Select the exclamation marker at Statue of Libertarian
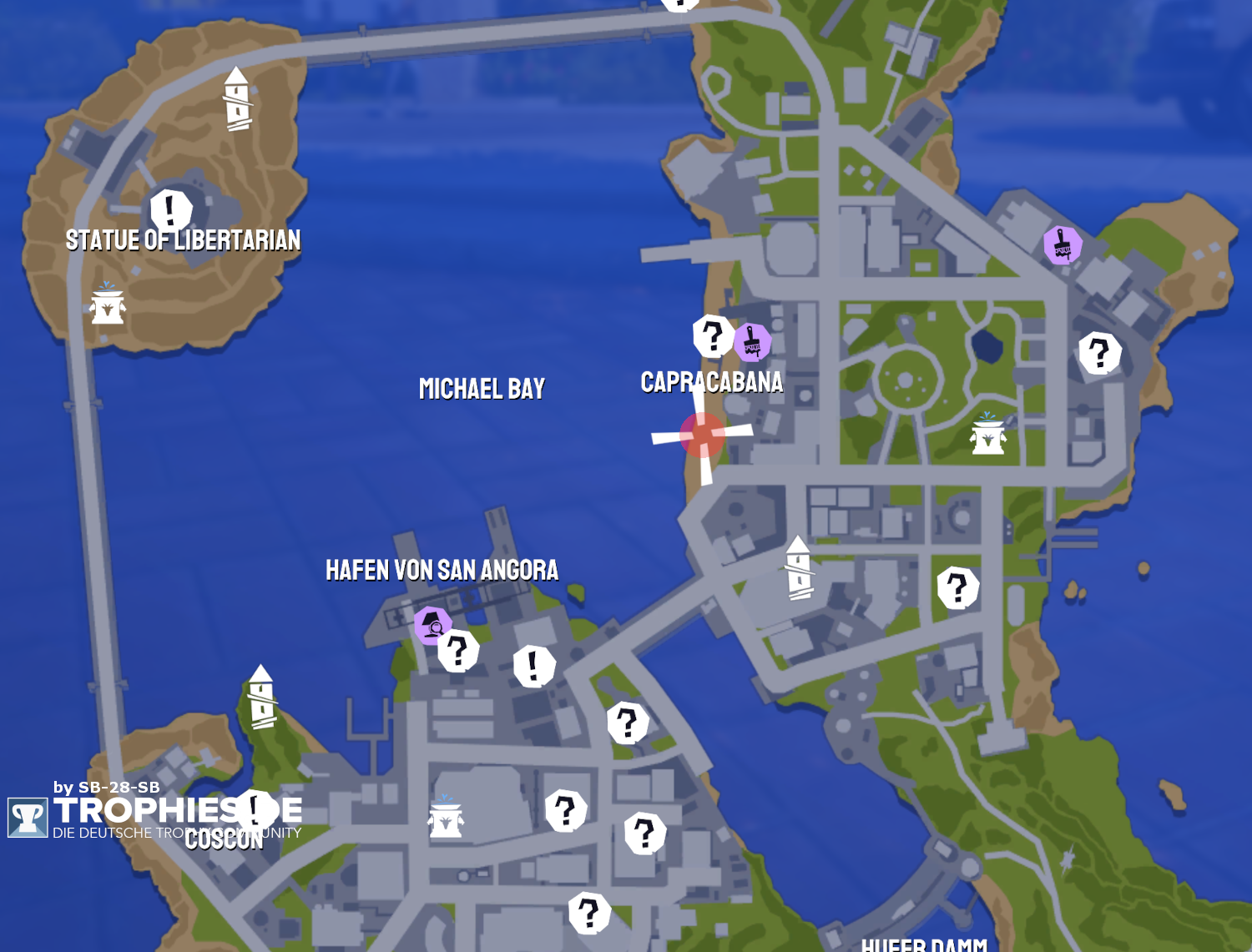This screenshot has height=952, width=1252. 171,209
